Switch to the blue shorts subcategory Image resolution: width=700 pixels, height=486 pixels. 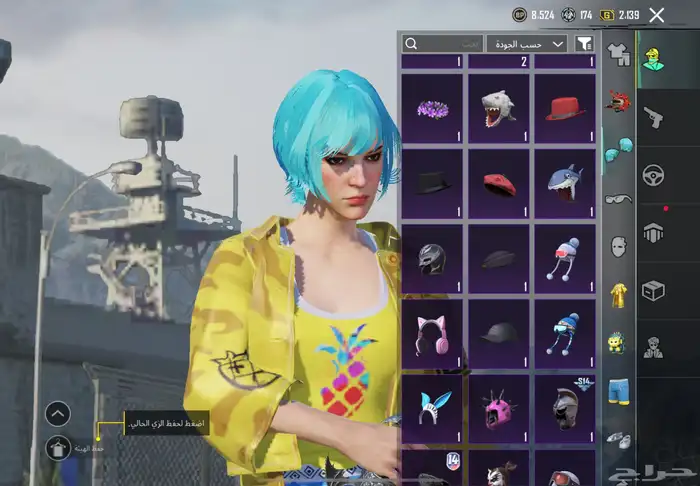618,390
